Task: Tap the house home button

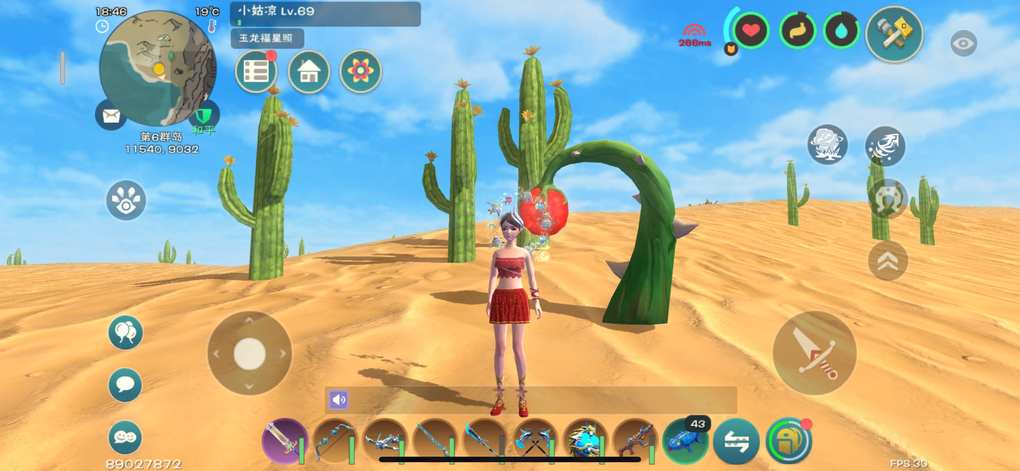Action: pos(309,71)
